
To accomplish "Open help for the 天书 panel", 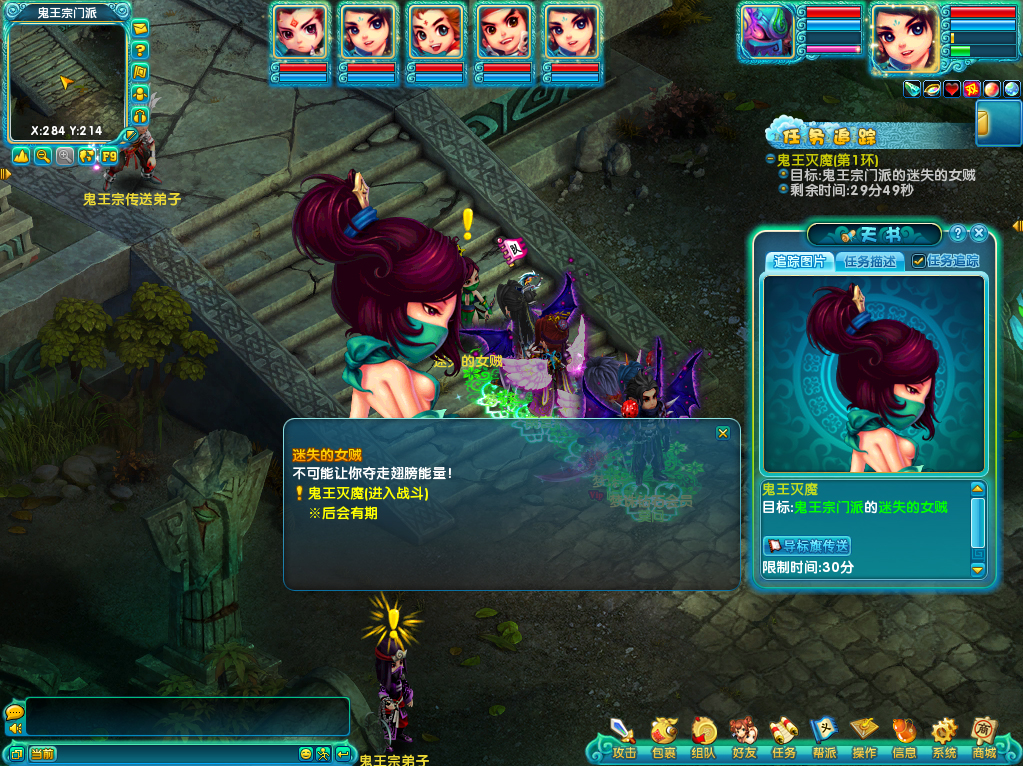I will point(958,233).
